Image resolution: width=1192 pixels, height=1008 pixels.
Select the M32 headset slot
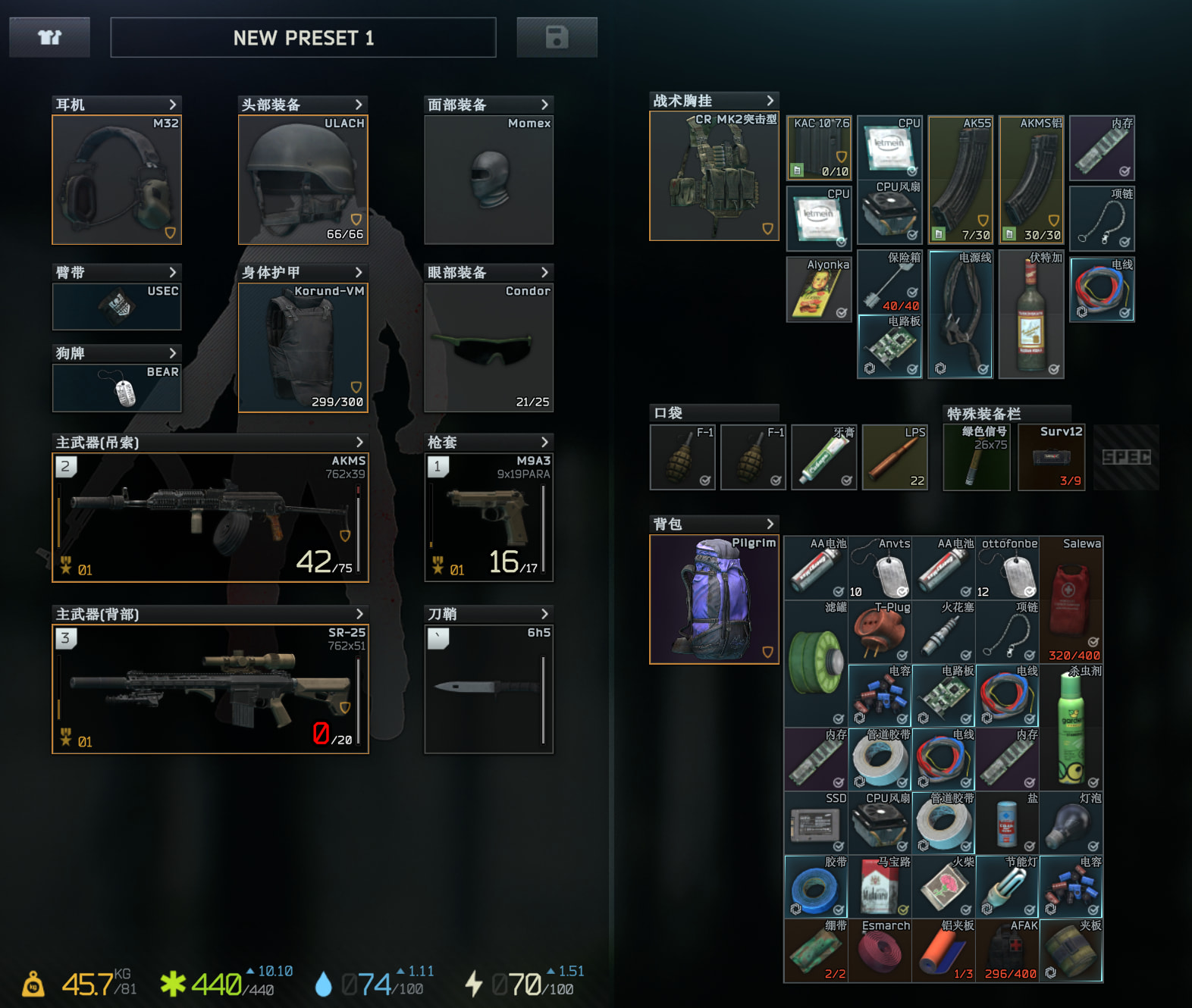(117, 180)
